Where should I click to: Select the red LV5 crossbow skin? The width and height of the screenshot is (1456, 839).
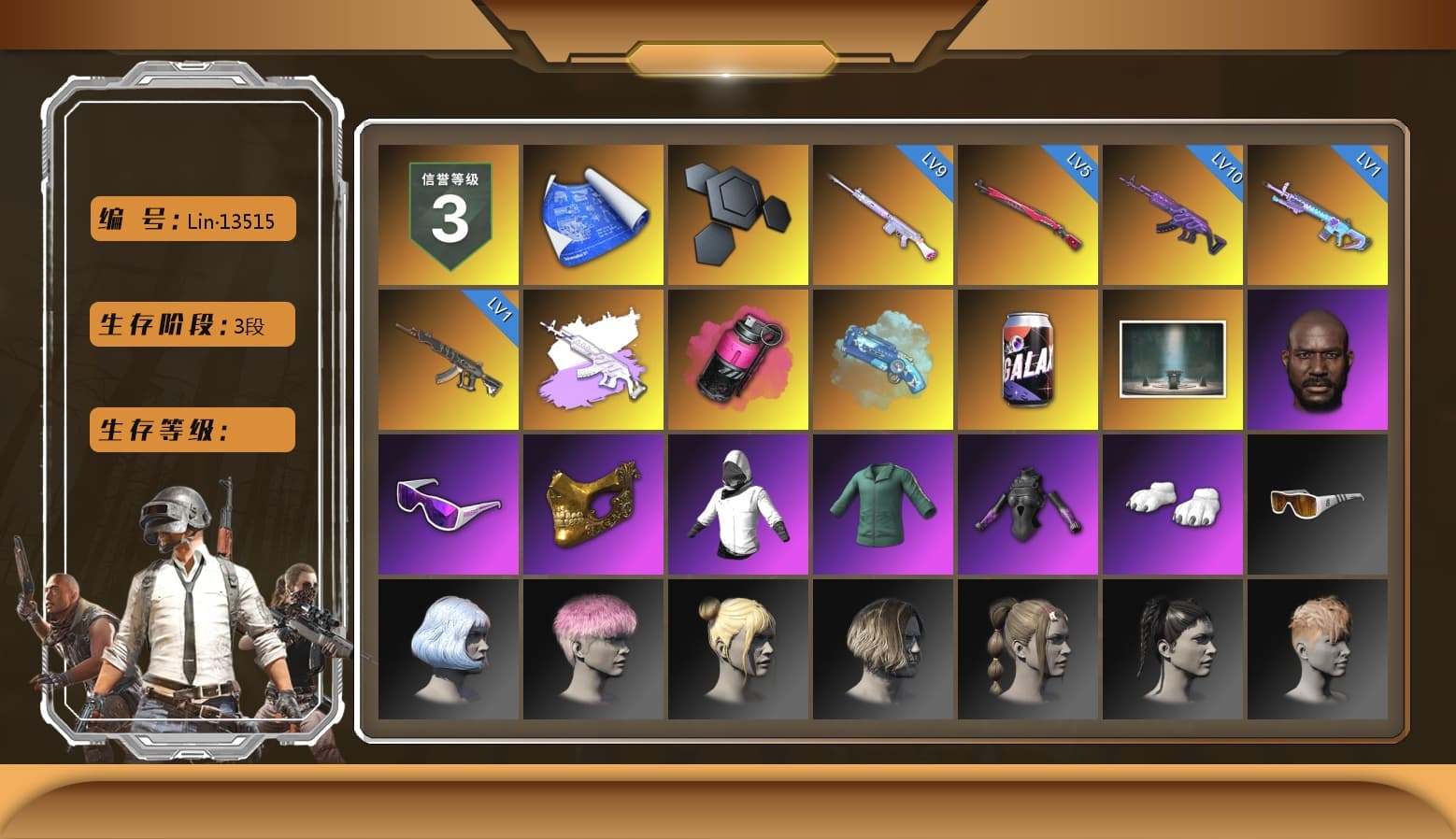pos(1028,213)
